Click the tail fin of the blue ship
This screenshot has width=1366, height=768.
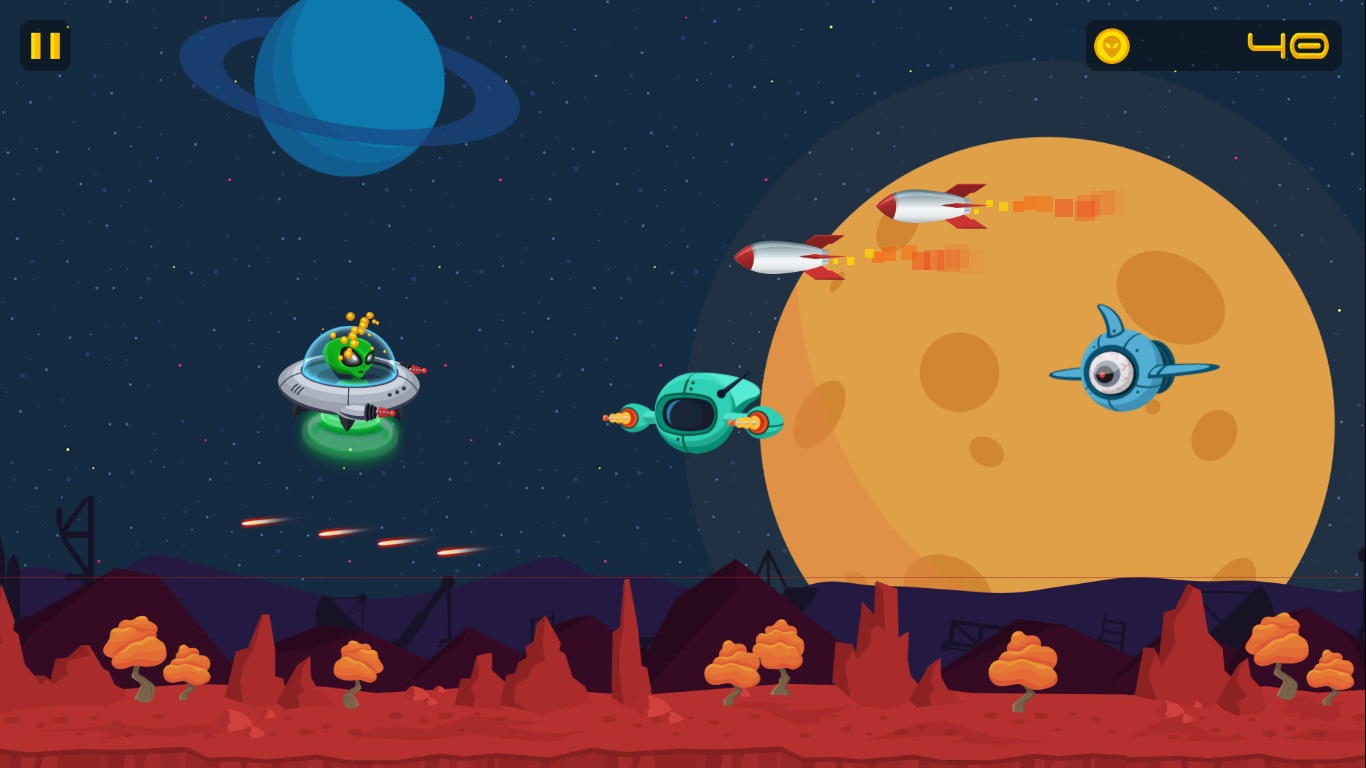(1110, 318)
